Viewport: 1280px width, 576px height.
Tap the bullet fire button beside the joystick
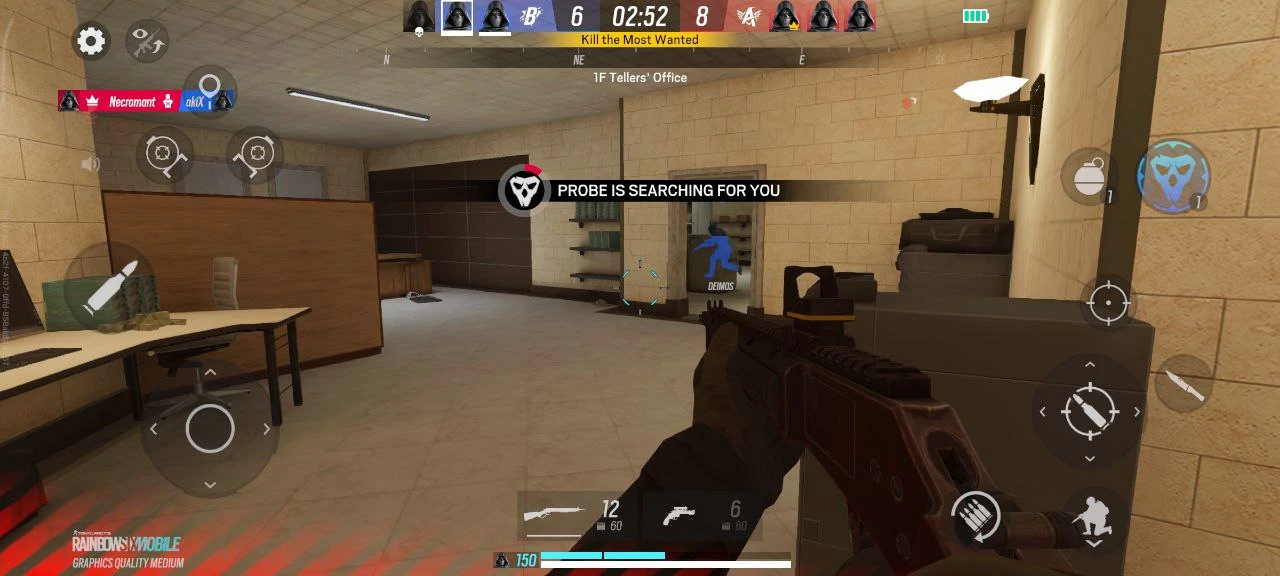(x=108, y=290)
